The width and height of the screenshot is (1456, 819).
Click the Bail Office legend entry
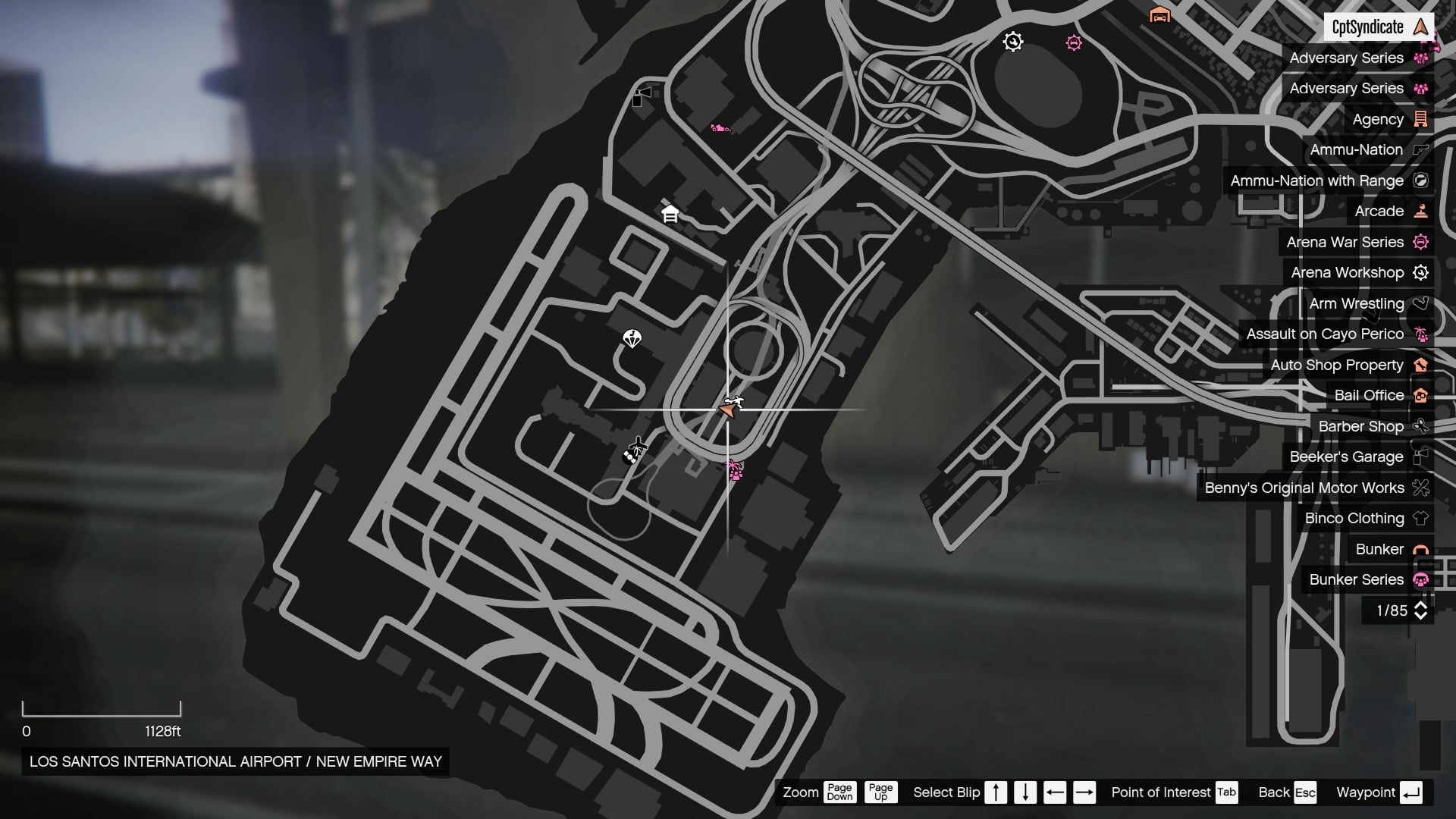click(x=1370, y=395)
